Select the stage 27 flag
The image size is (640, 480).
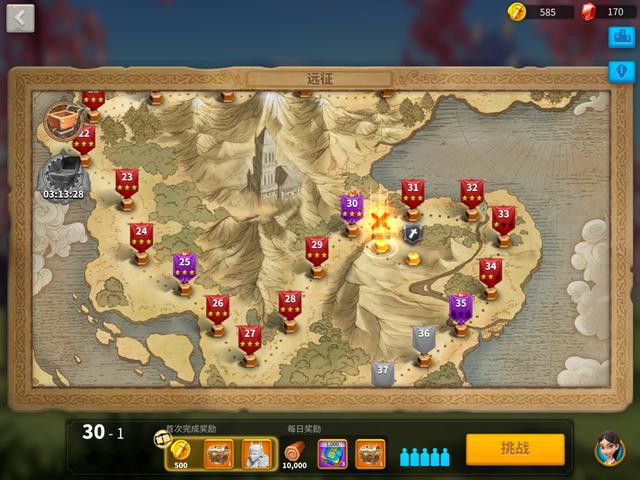(250, 338)
